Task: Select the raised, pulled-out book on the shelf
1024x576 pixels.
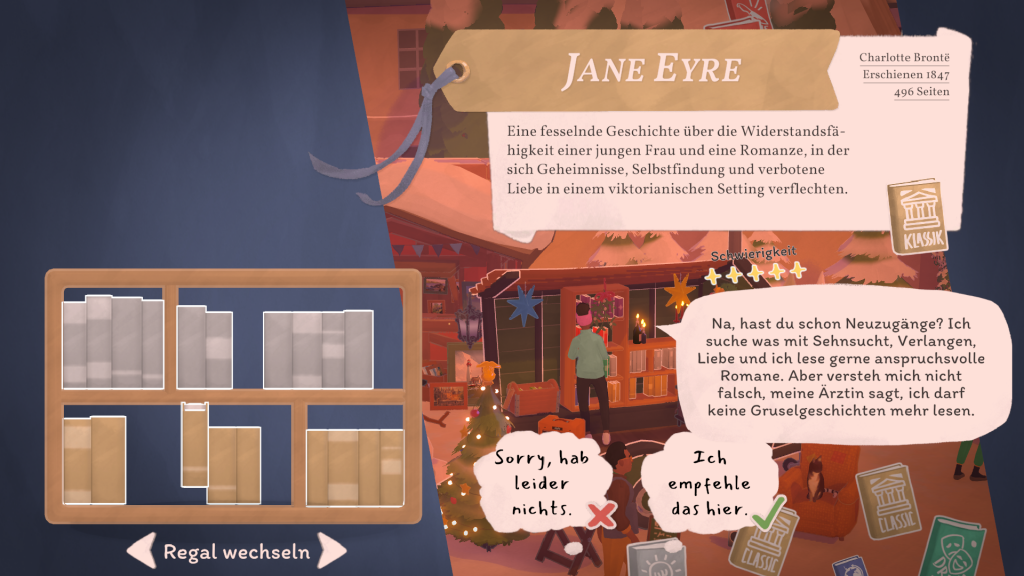Action: pyautogui.click(x=194, y=444)
